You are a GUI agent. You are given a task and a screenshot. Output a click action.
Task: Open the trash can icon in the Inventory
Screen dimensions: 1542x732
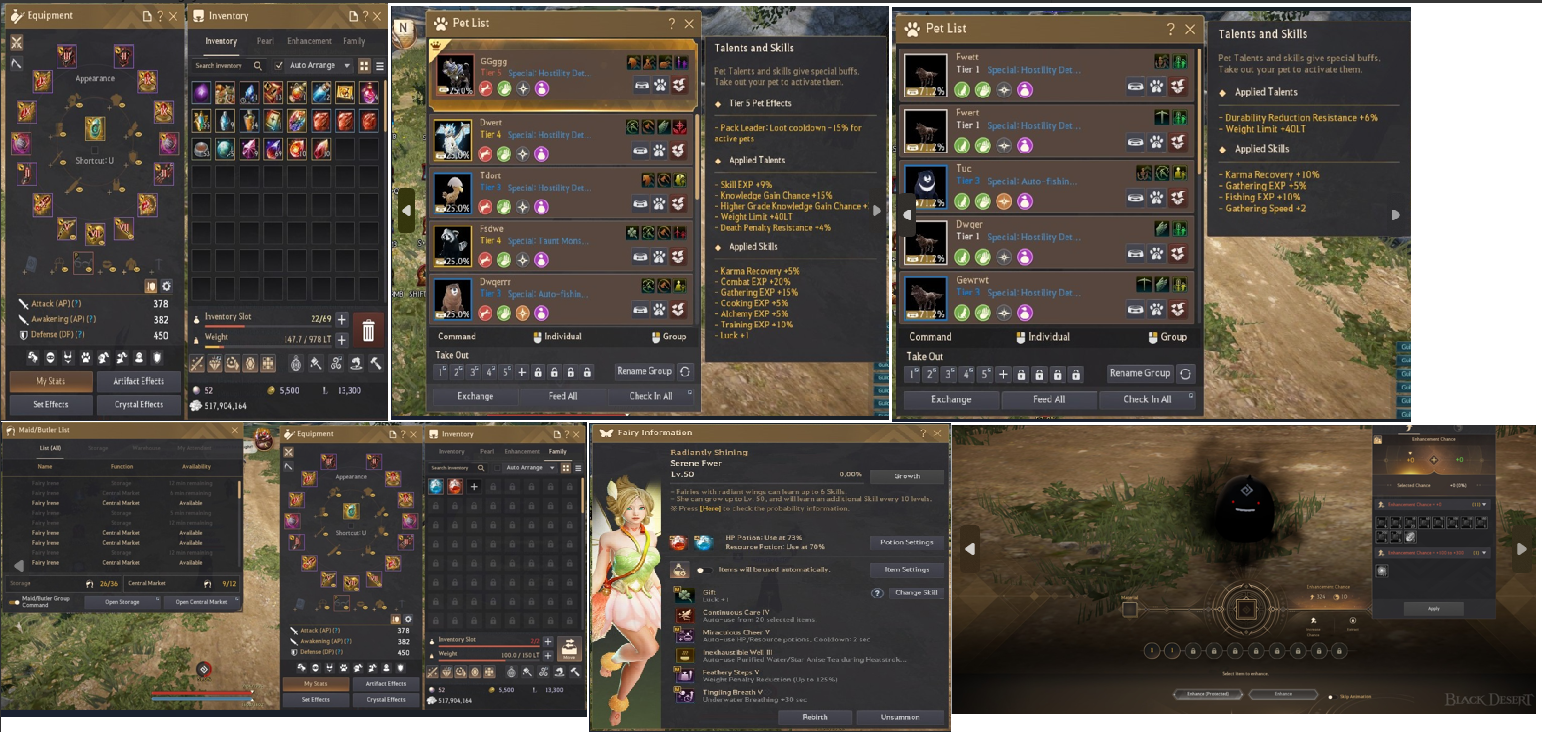coord(368,330)
